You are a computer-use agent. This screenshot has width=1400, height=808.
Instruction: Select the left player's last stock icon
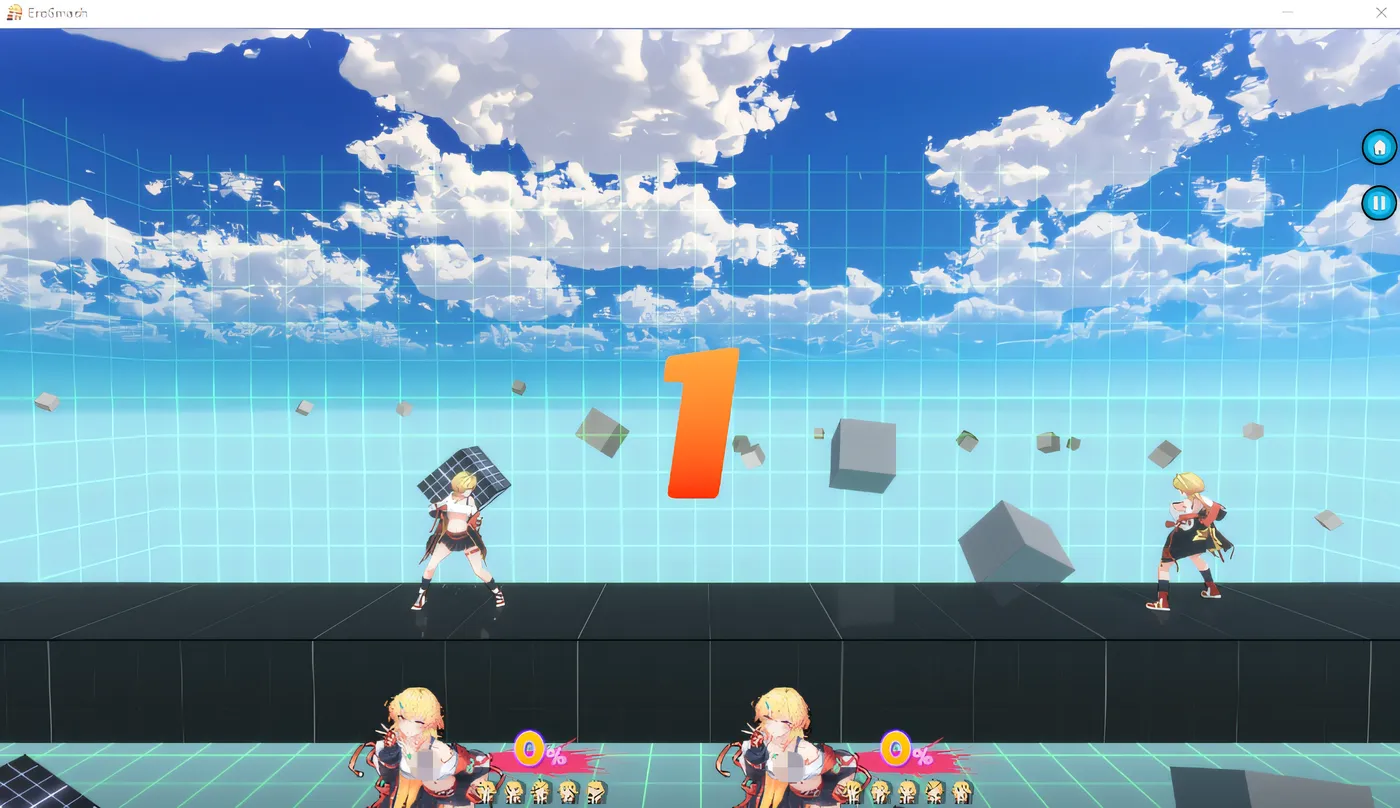[594, 790]
